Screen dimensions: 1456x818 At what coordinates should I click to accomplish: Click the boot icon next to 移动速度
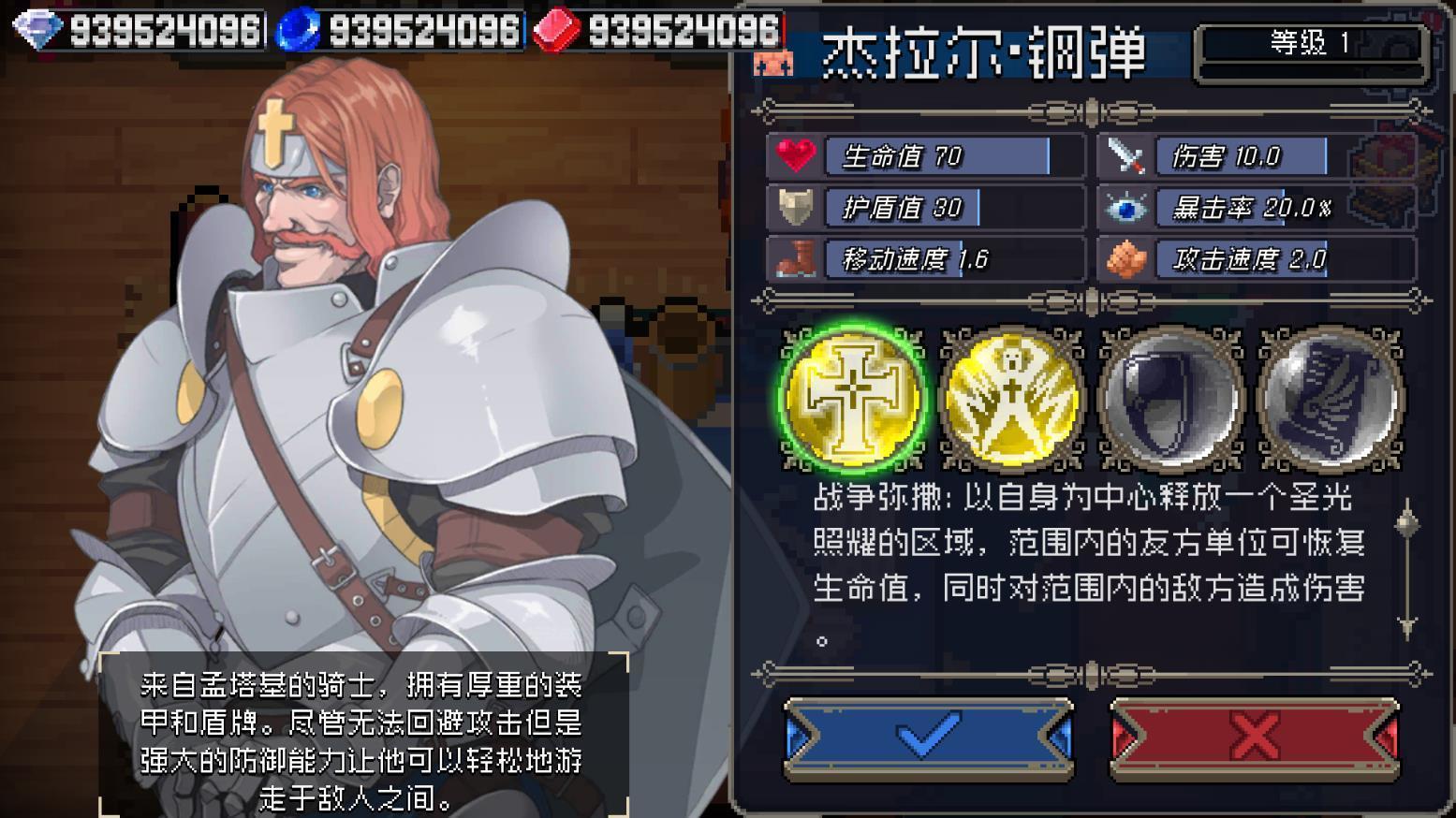click(x=795, y=258)
